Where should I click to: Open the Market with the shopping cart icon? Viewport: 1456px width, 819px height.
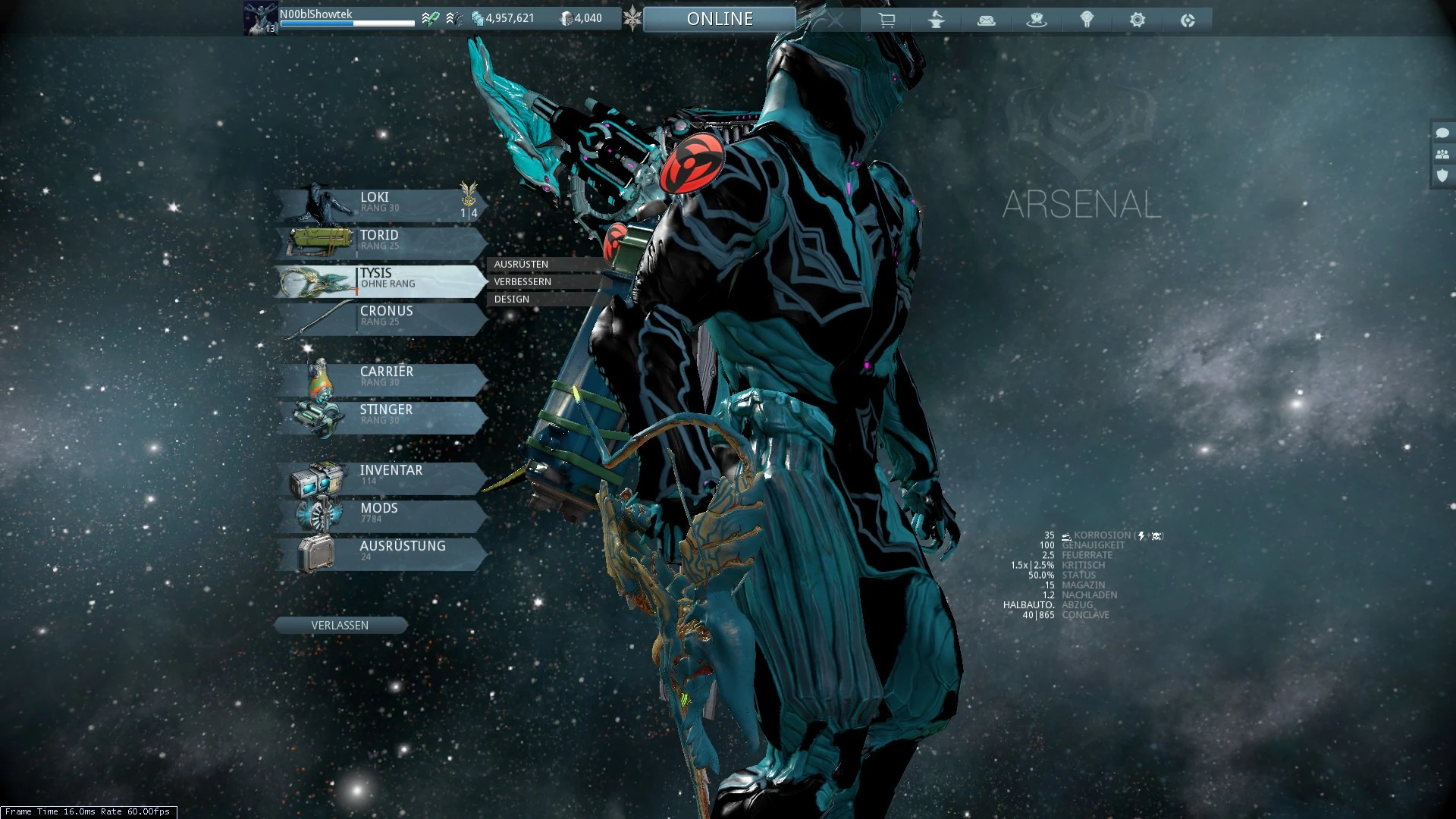pyautogui.click(x=886, y=20)
